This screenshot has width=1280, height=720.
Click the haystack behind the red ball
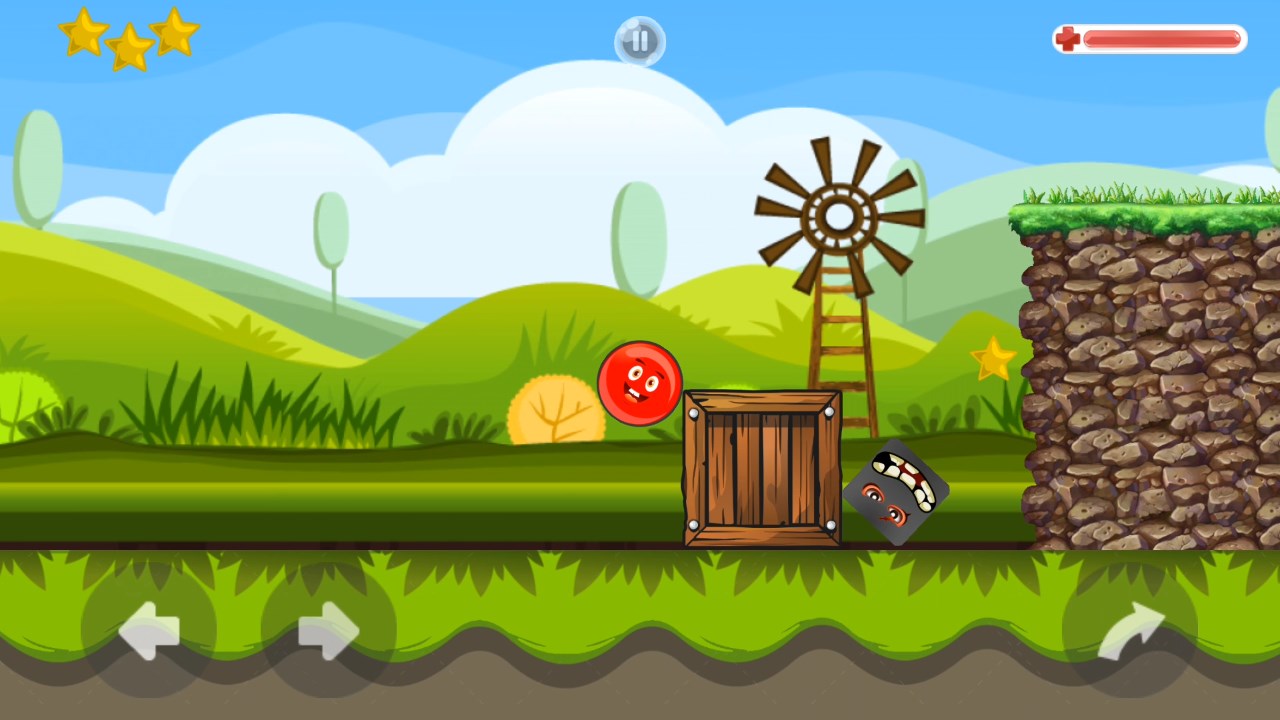pyautogui.click(x=555, y=410)
